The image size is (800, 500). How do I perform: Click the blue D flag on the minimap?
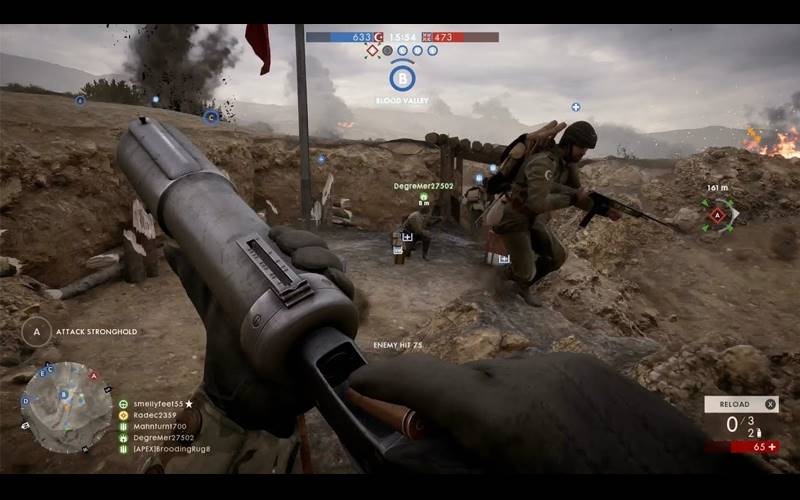(x=25, y=403)
